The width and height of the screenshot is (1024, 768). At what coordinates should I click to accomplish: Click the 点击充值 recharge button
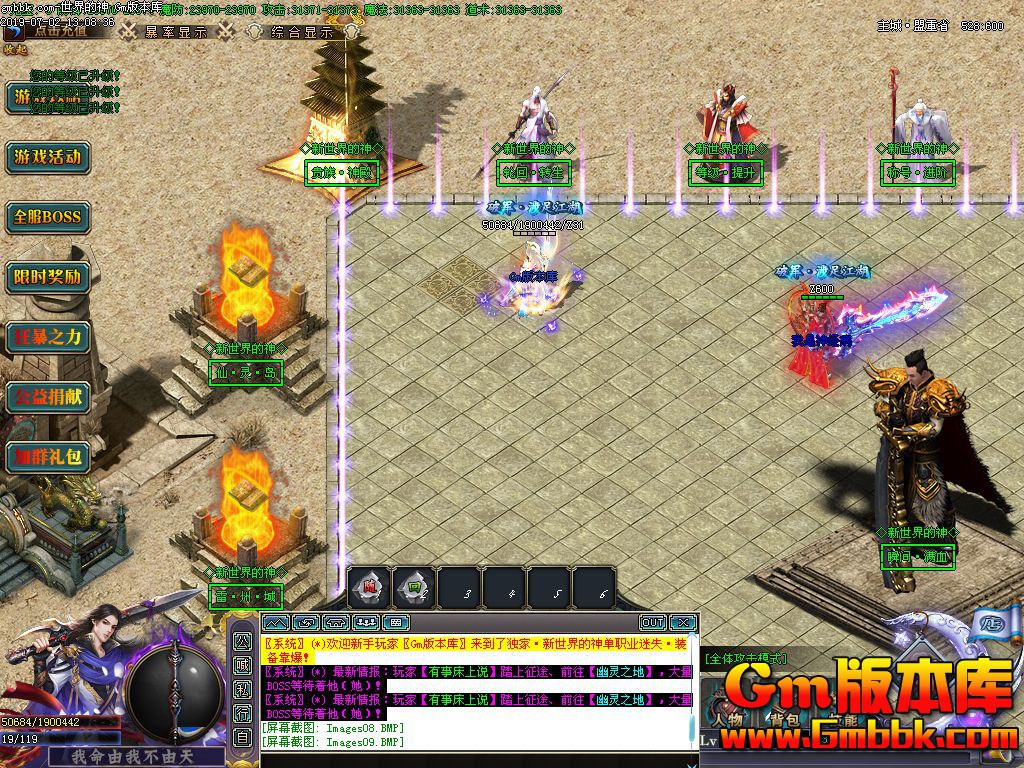tap(60, 30)
